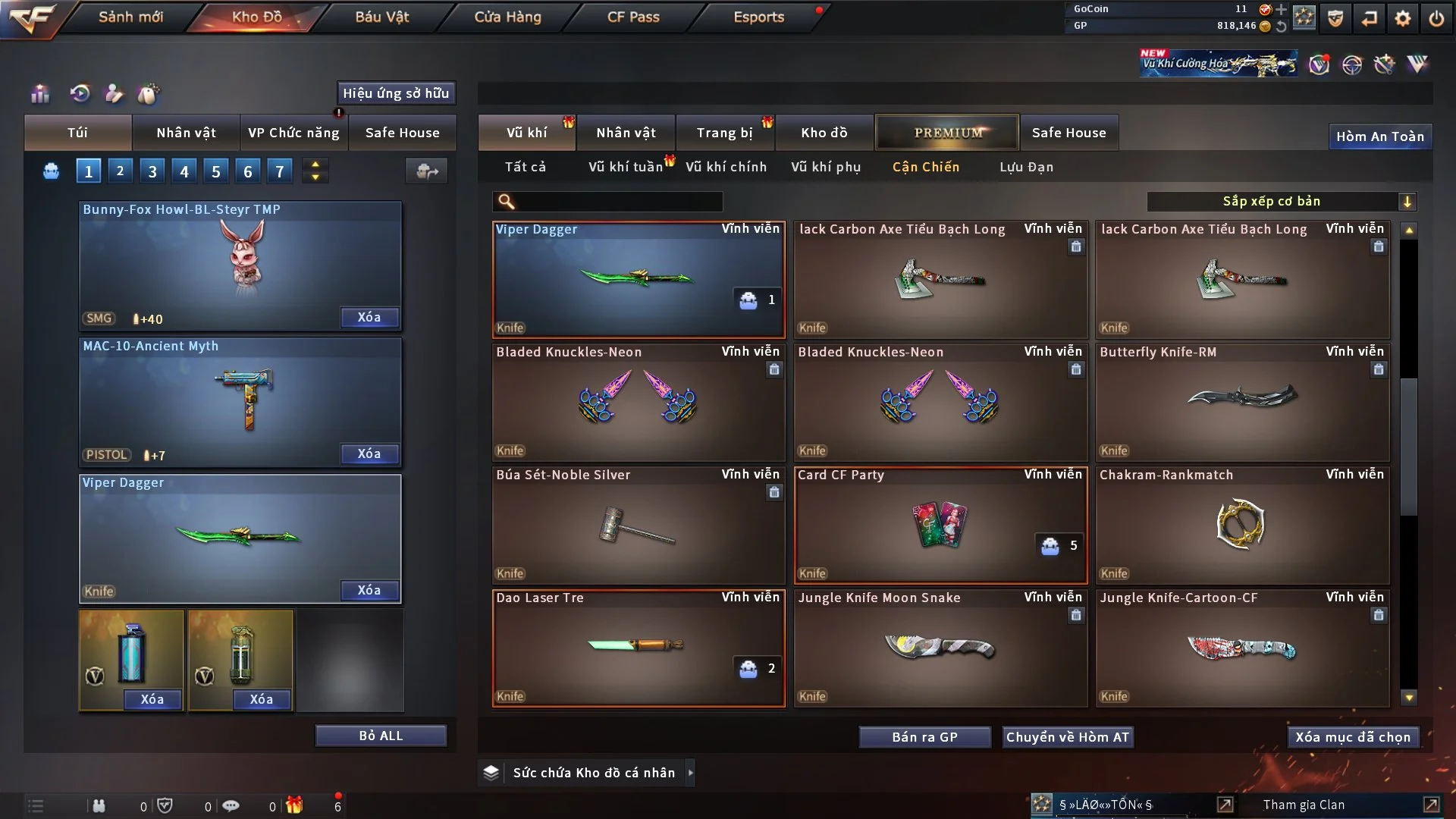Open the Cửa Hàng shop menu
This screenshot has height=819, width=1456.
(507, 17)
